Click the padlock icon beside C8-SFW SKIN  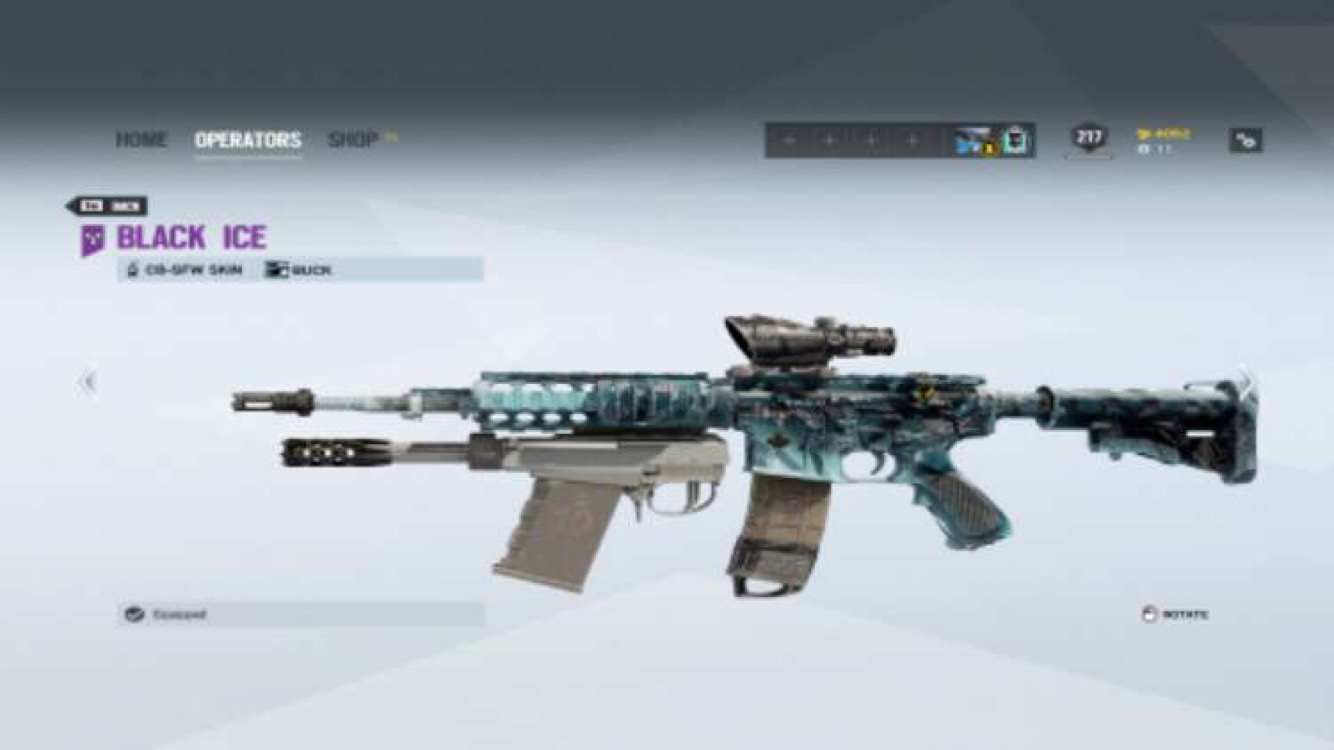point(133,267)
